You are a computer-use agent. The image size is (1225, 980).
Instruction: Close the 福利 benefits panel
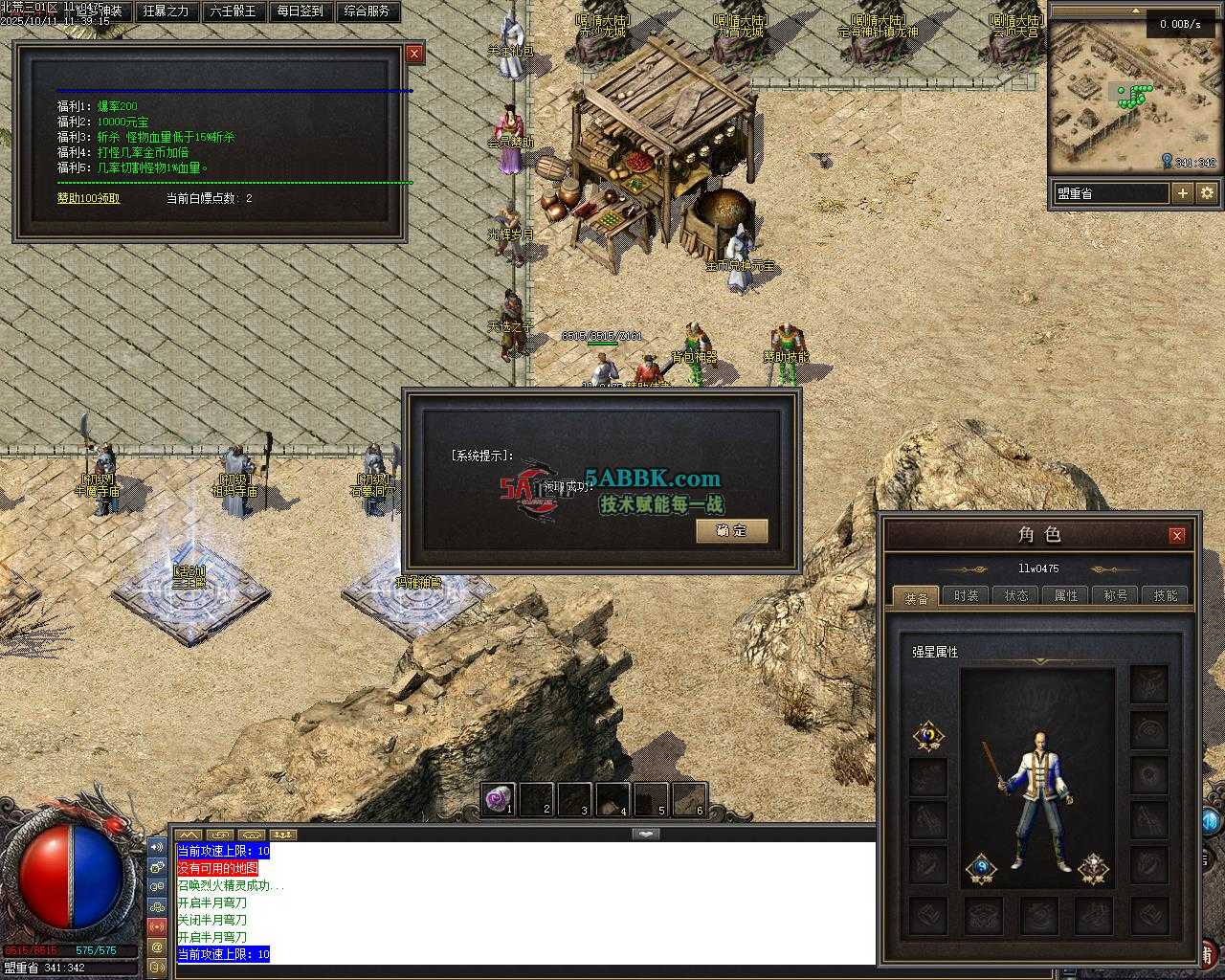[414, 54]
